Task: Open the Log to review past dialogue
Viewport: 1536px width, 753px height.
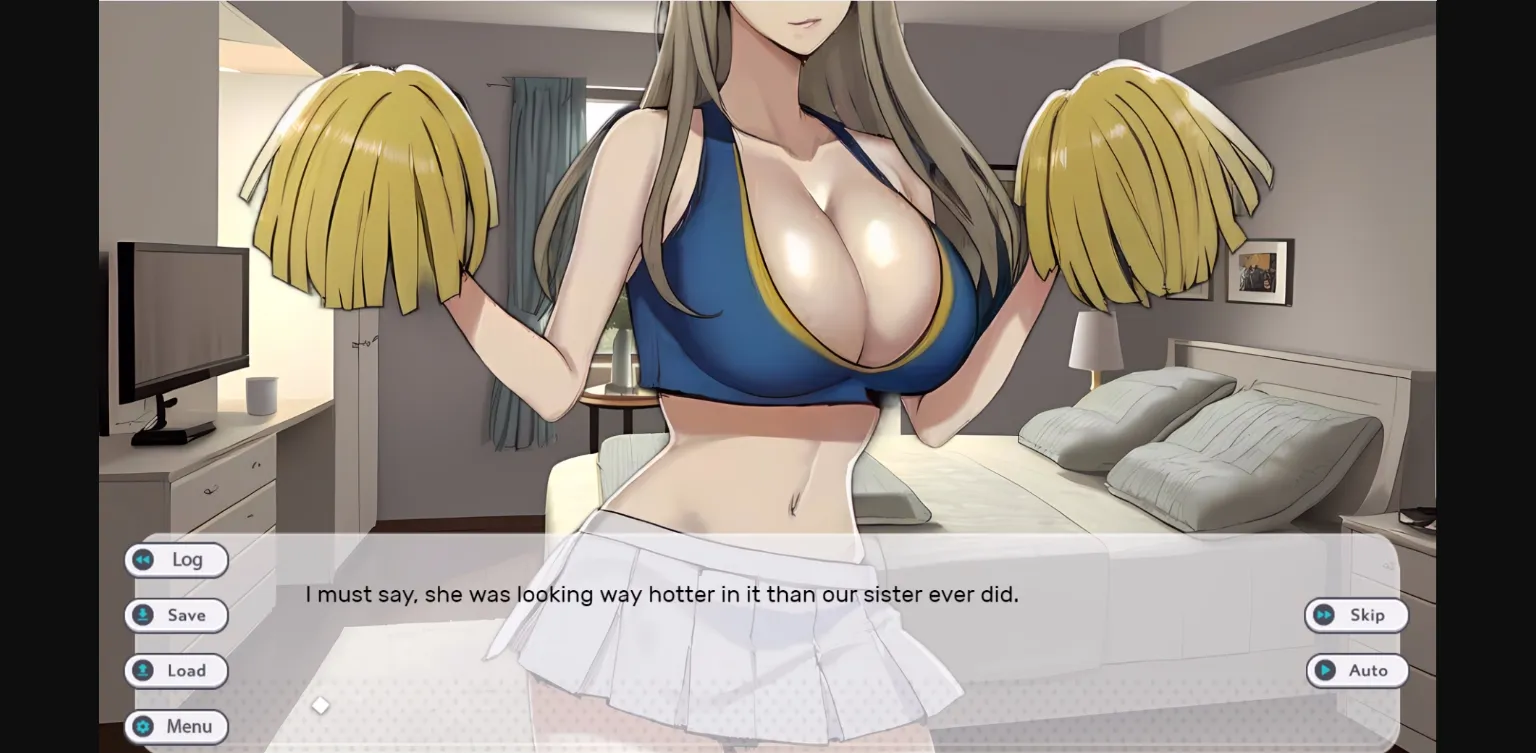Action: tap(176, 560)
